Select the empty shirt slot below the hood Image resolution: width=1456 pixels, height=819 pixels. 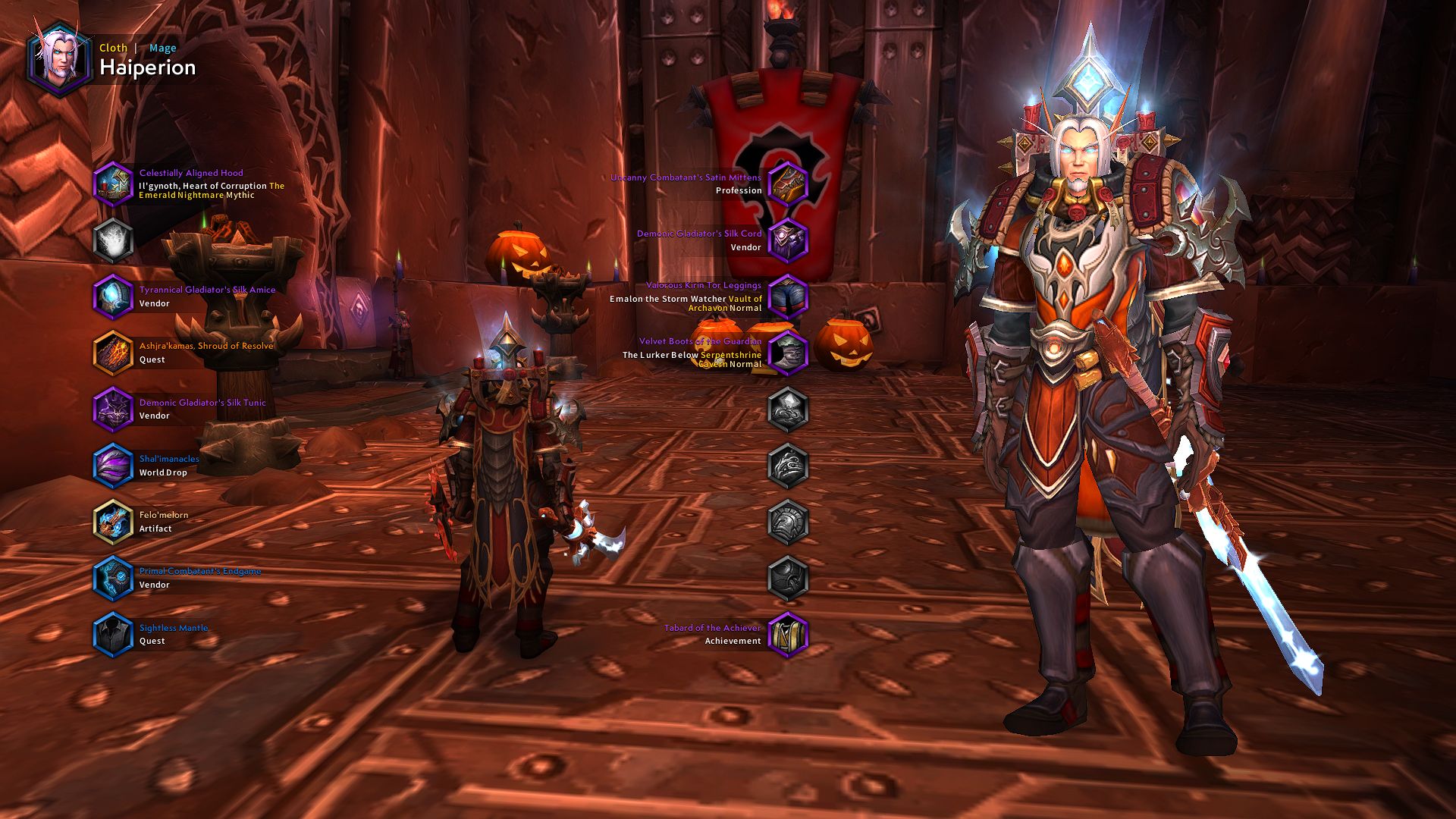click(x=114, y=240)
